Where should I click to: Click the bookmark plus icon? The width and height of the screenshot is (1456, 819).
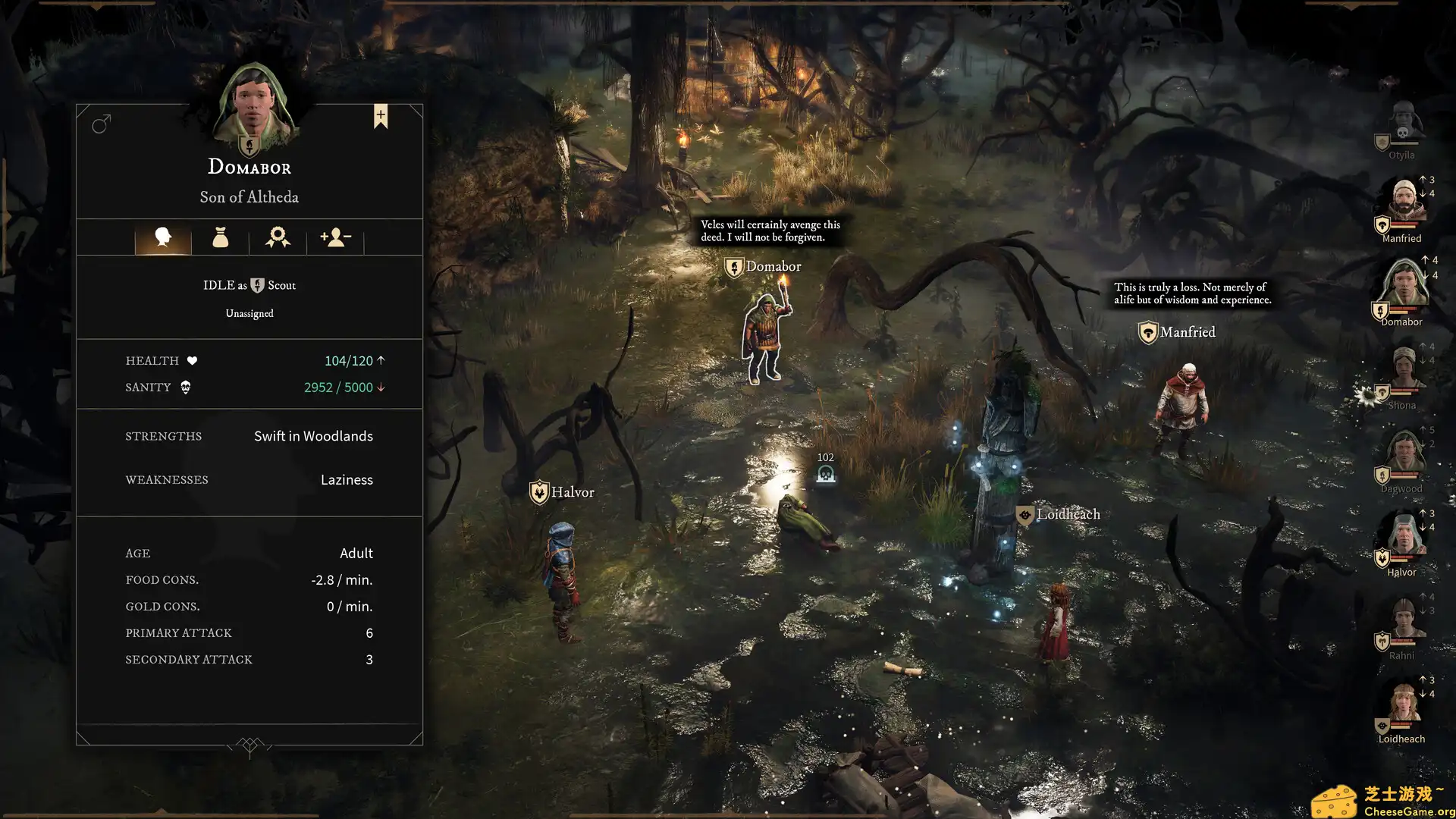click(381, 116)
